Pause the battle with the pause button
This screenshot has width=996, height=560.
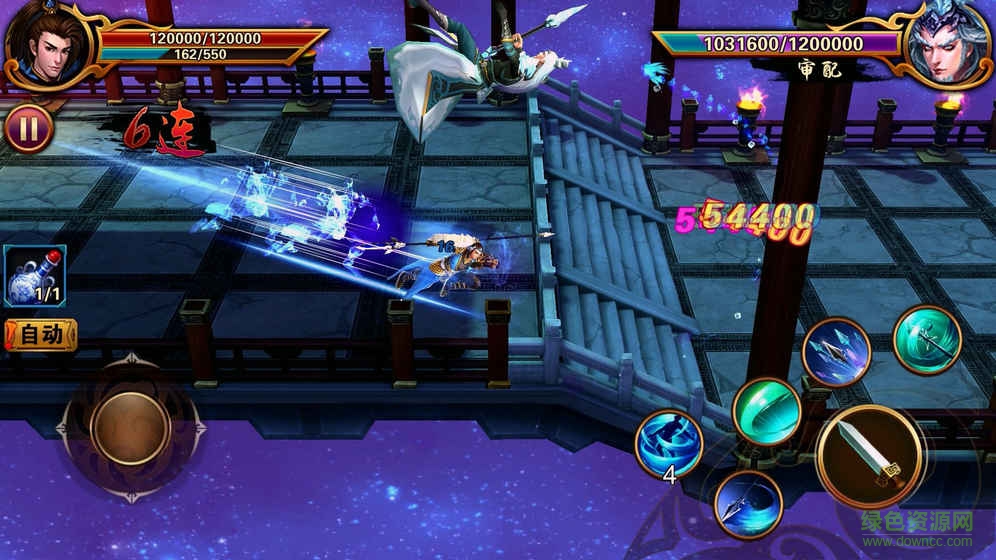tap(30, 129)
